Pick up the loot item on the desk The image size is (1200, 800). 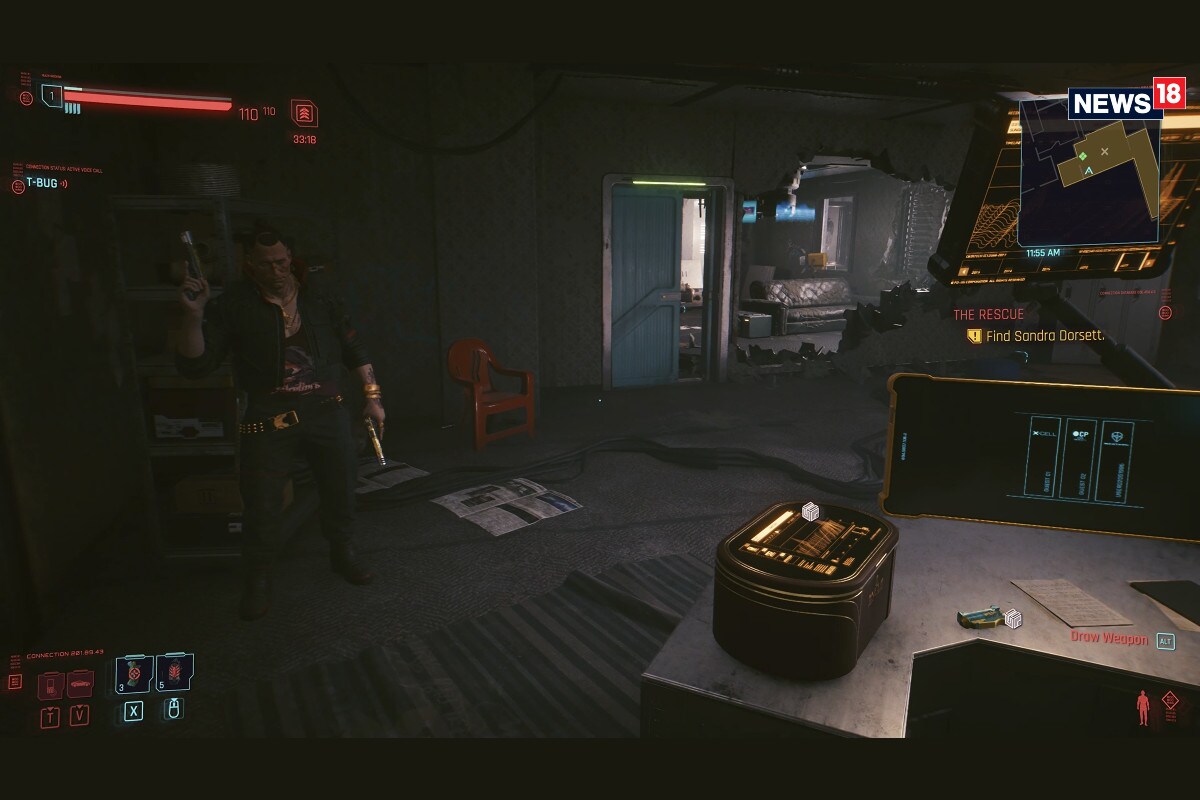point(983,617)
